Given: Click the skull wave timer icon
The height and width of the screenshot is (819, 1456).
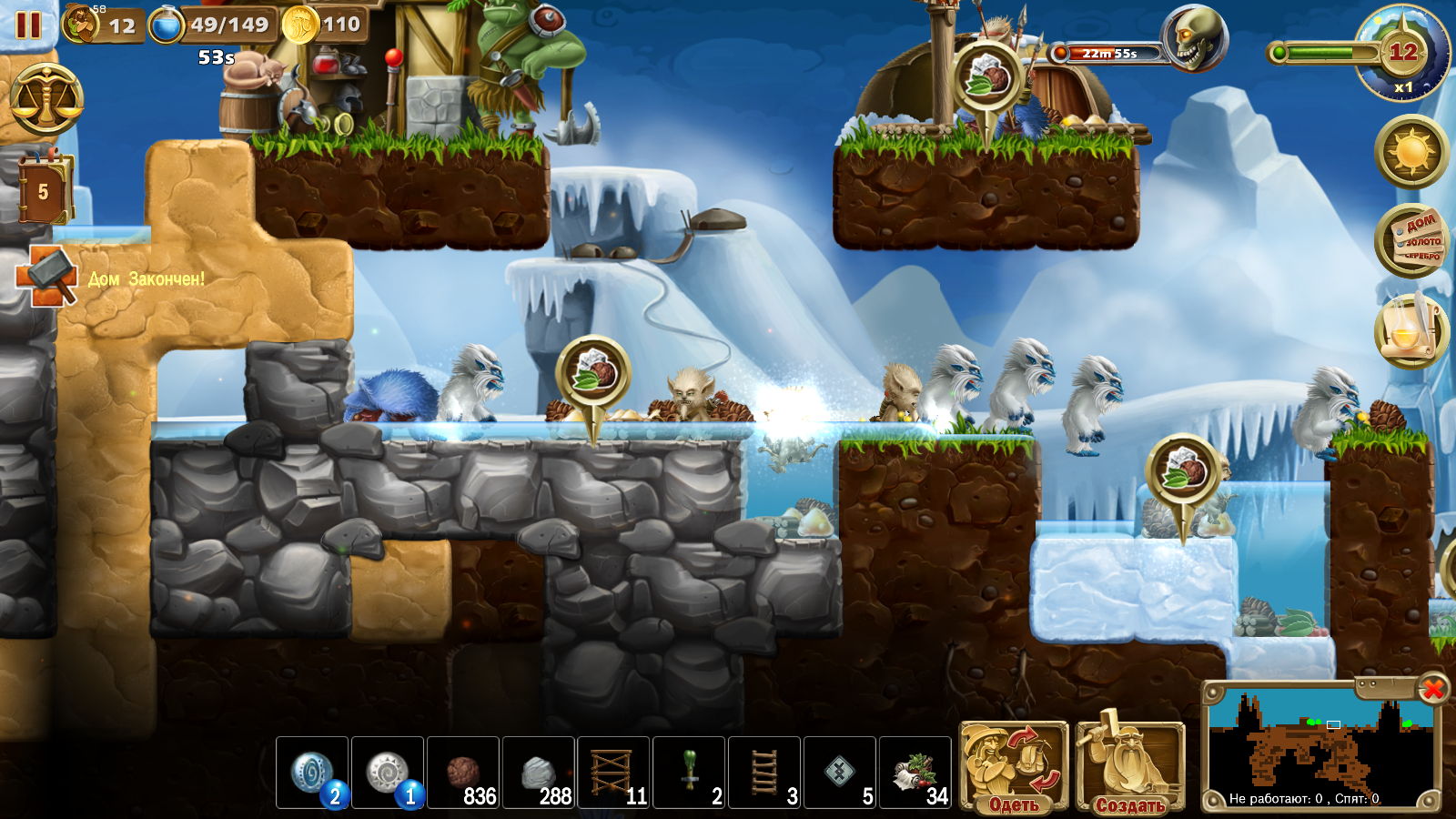Looking at the screenshot, I should pyautogui.click(x=1193, y=38).
